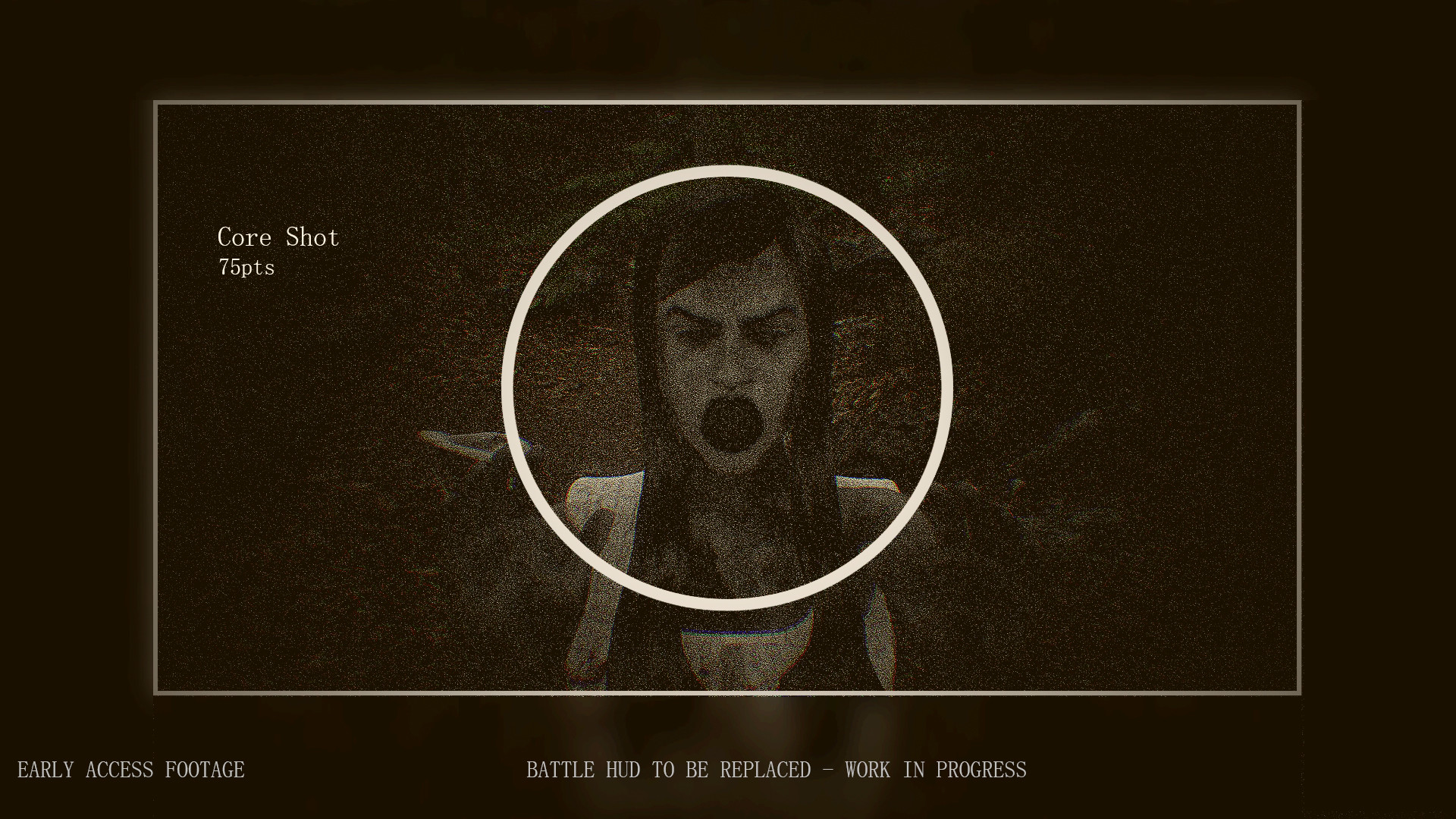Viewport: 1456px width, 819px height.
Task: Select the EARLY ACCESS FOOTAGE label
Action: click(x=130, y=769)
